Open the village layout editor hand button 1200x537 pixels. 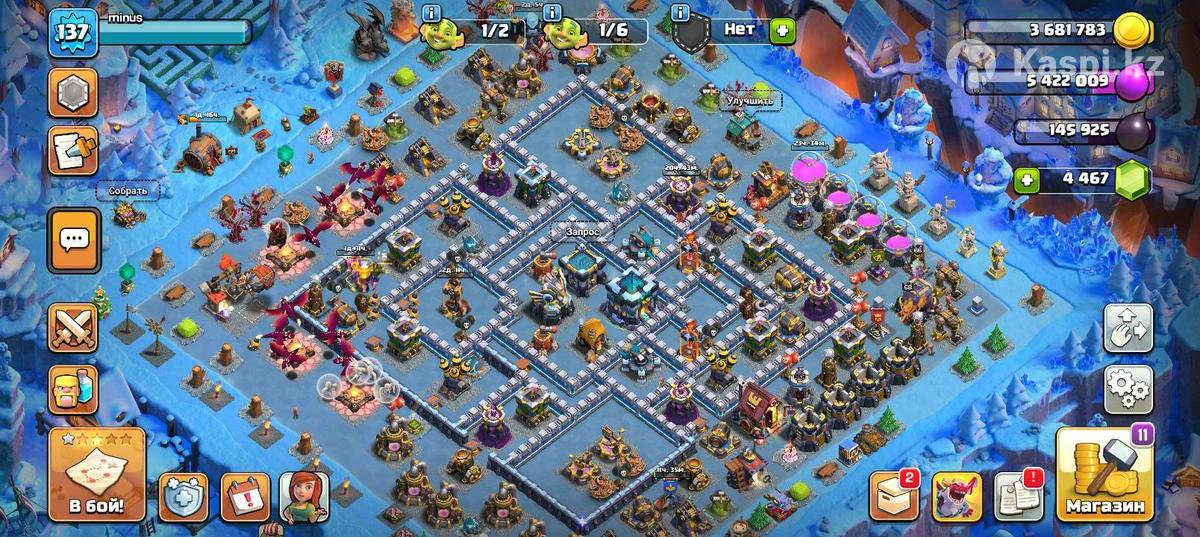(1129, 329)
